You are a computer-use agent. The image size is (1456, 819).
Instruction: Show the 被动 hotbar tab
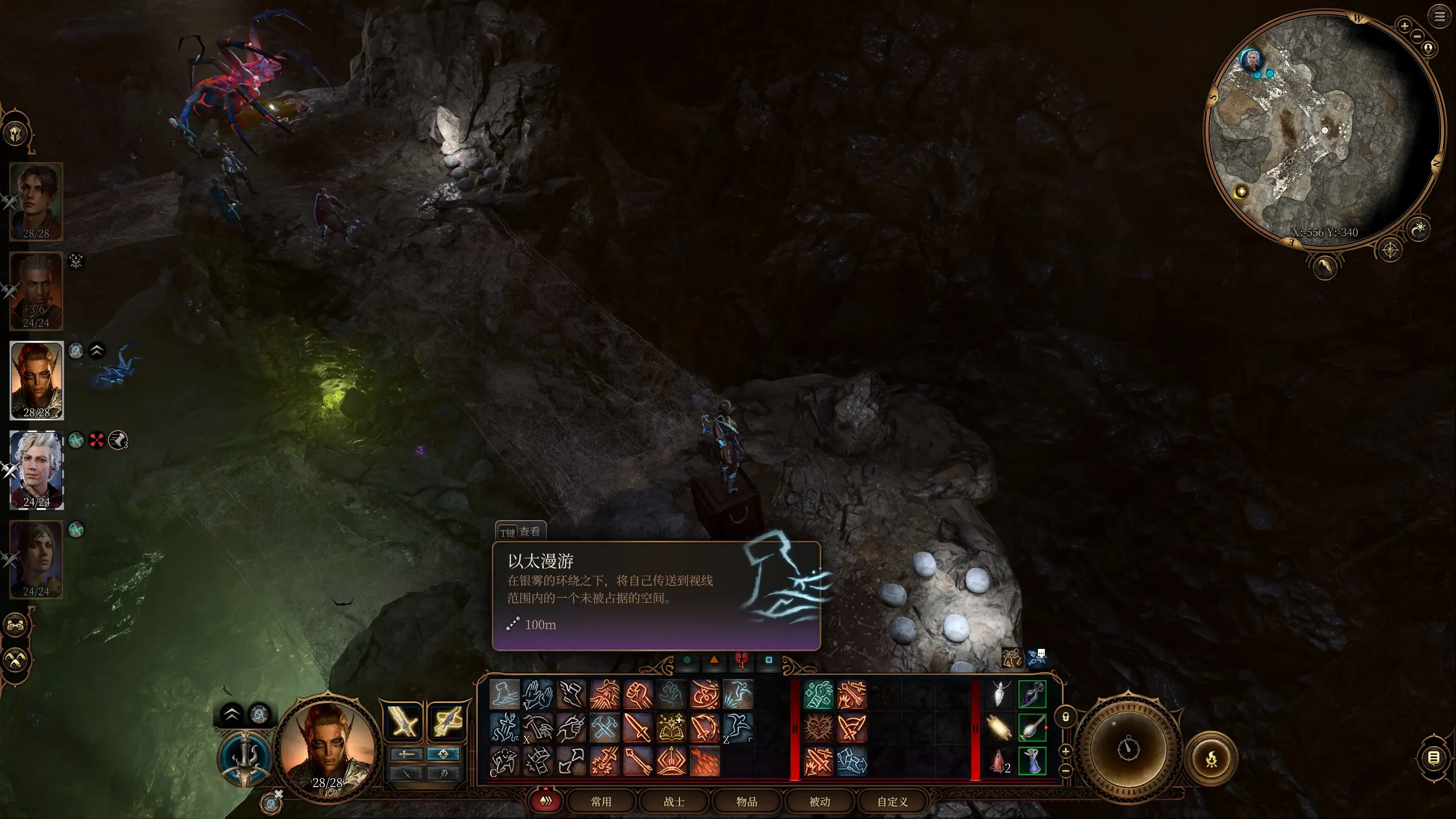(x=820, y=801)
